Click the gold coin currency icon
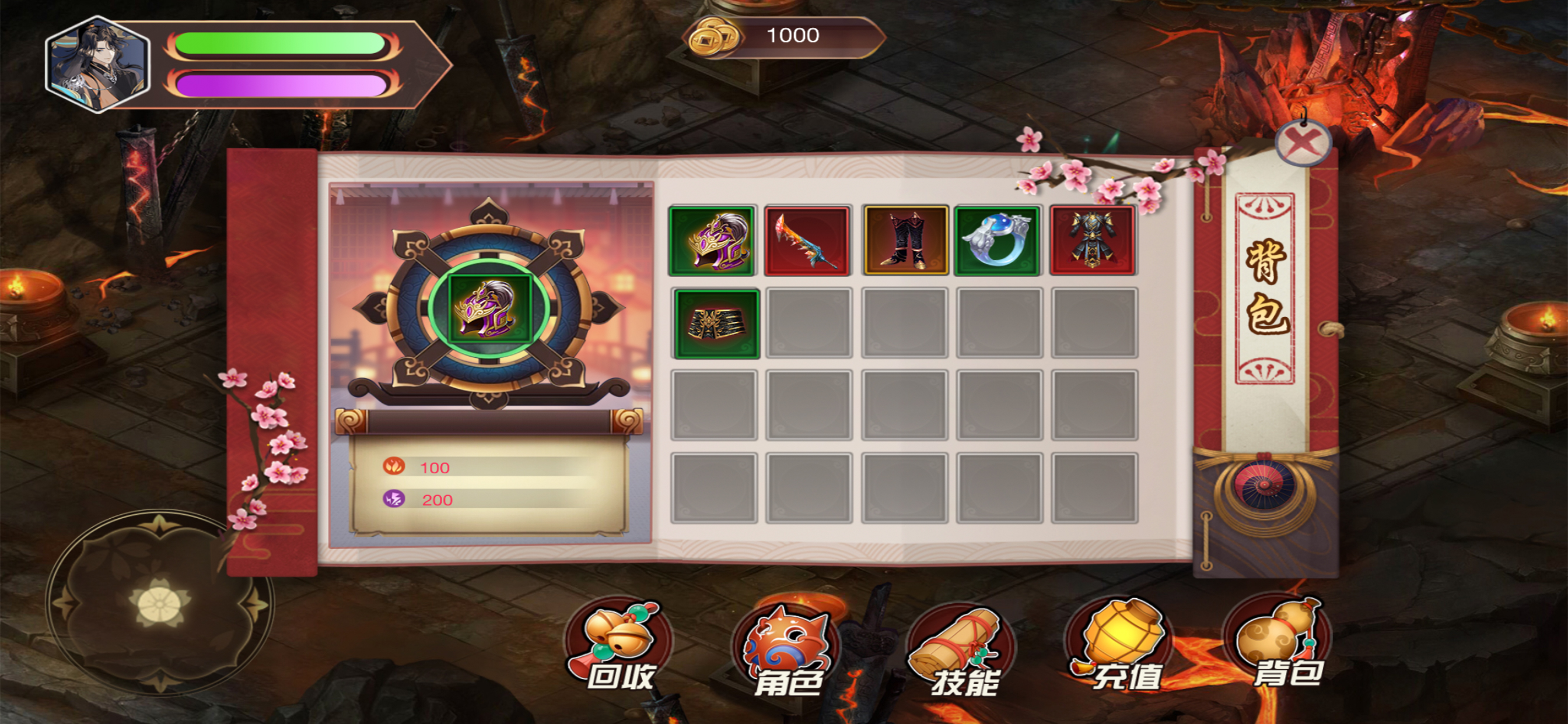Viewport: 1568px width, 724px height. tap(710, 37)
